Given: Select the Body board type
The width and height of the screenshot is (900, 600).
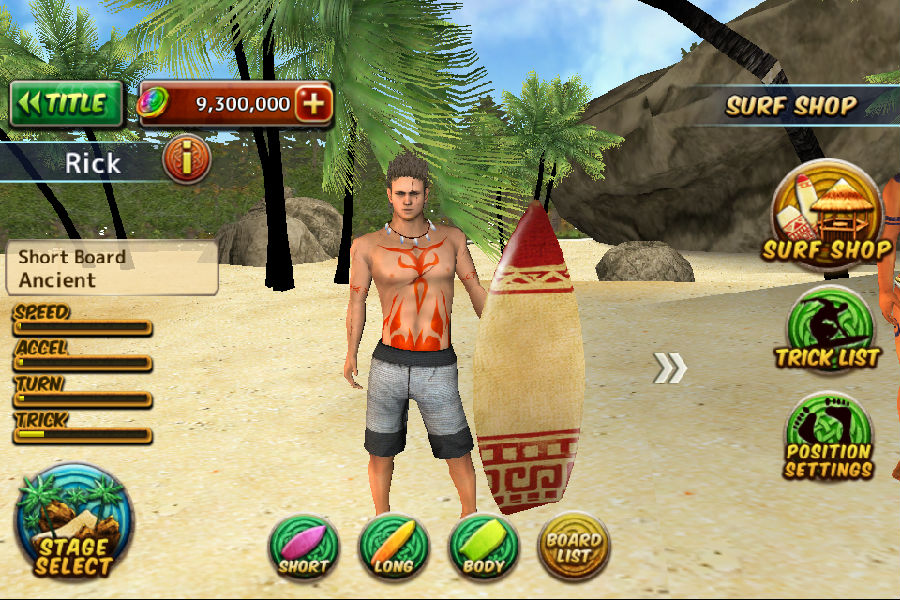Looking at the screenshot, I should 484,546.
